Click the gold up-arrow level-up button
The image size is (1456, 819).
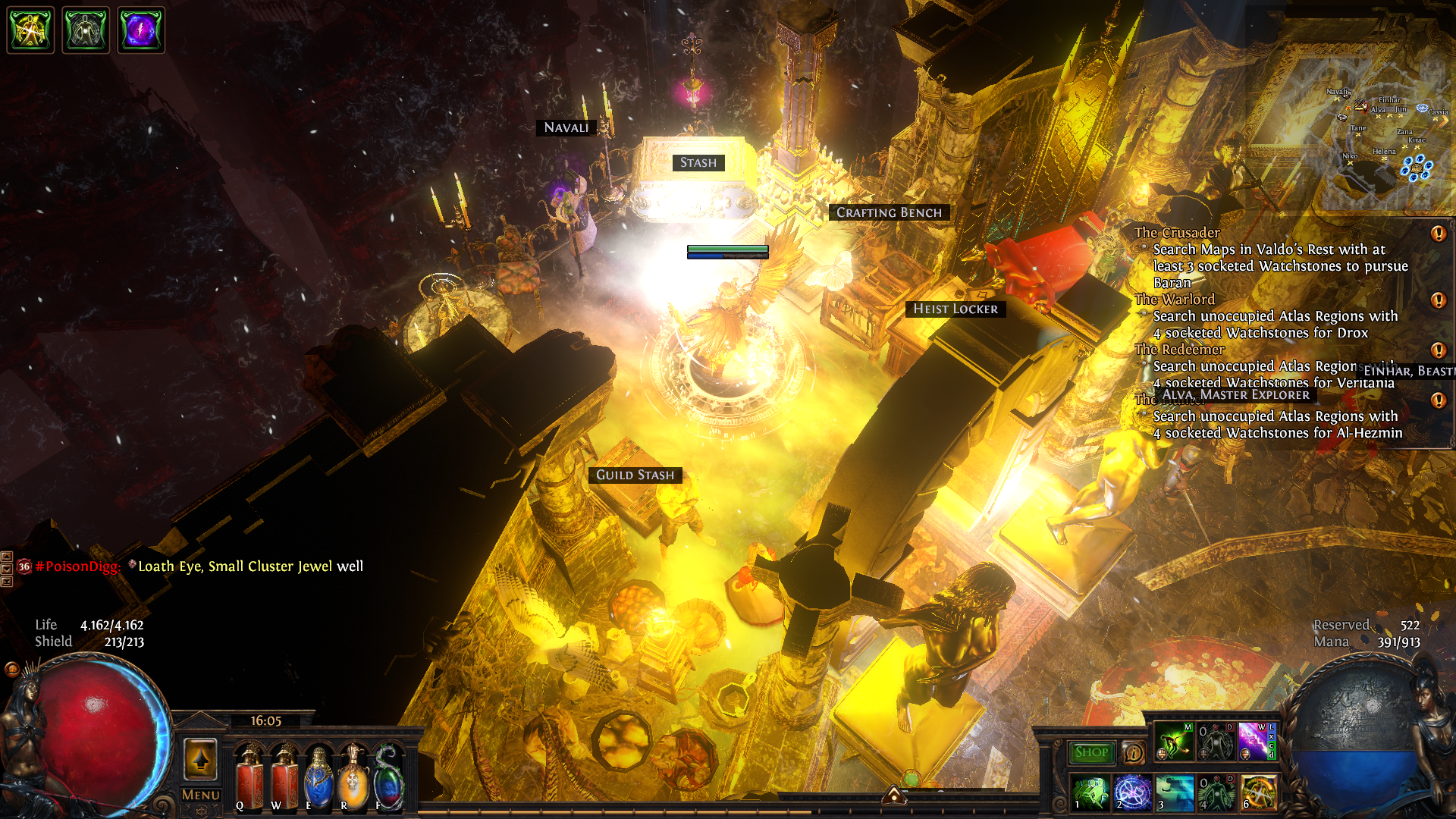(x=200, y=758)
